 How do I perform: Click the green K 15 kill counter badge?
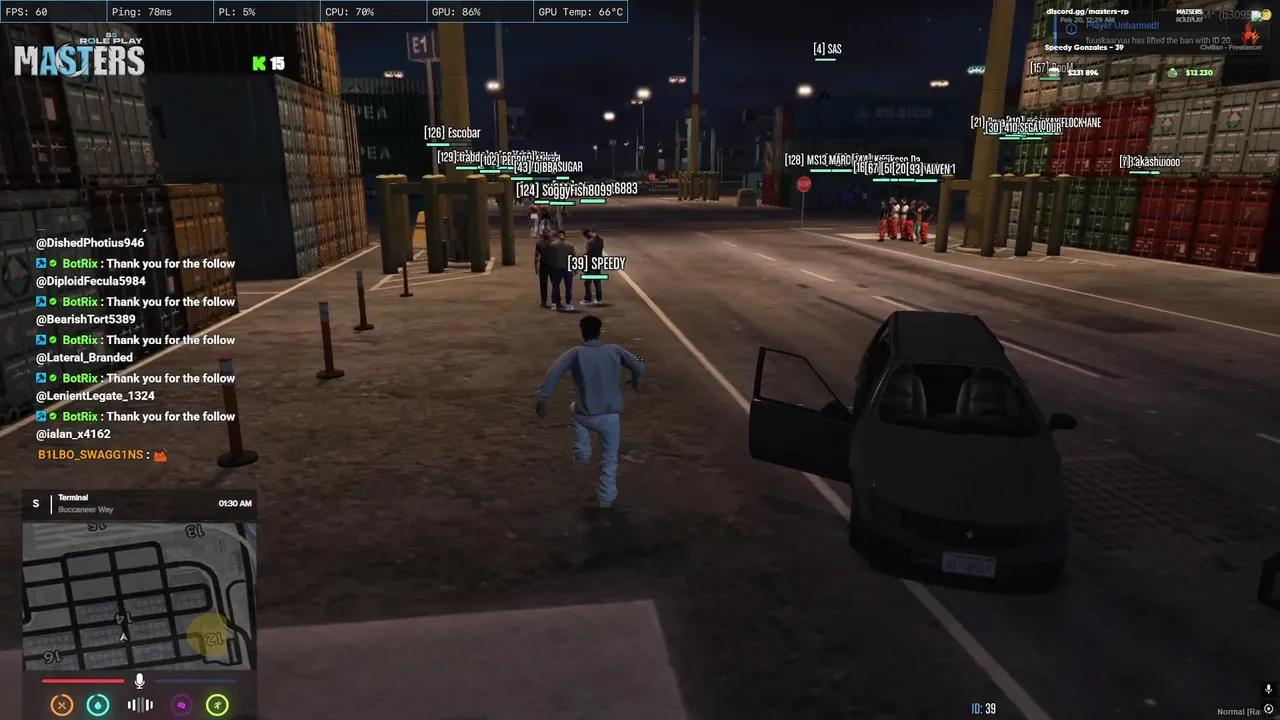point(268,63)
